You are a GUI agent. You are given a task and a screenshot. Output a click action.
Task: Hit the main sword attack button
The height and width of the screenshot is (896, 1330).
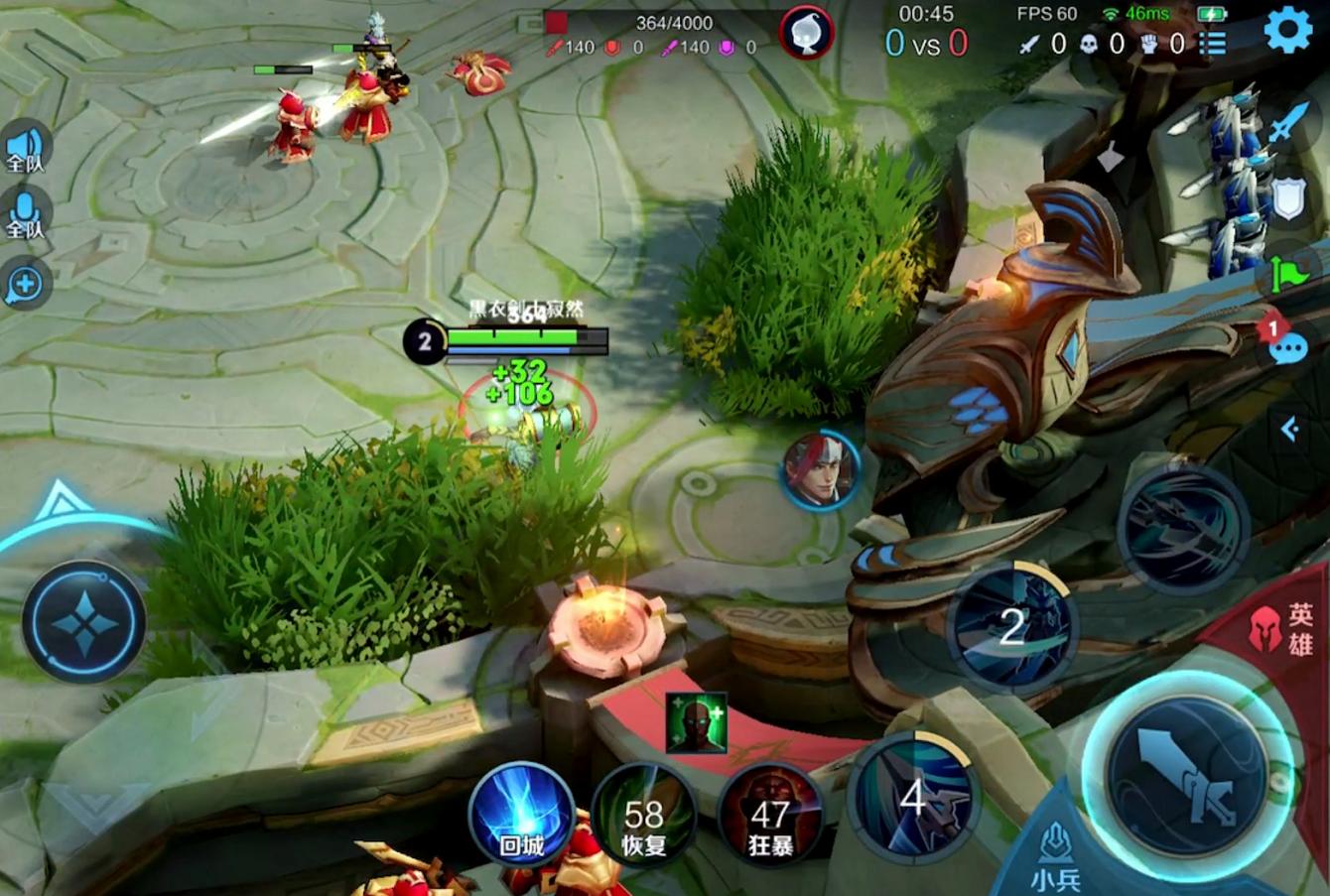coord(1185,776)
